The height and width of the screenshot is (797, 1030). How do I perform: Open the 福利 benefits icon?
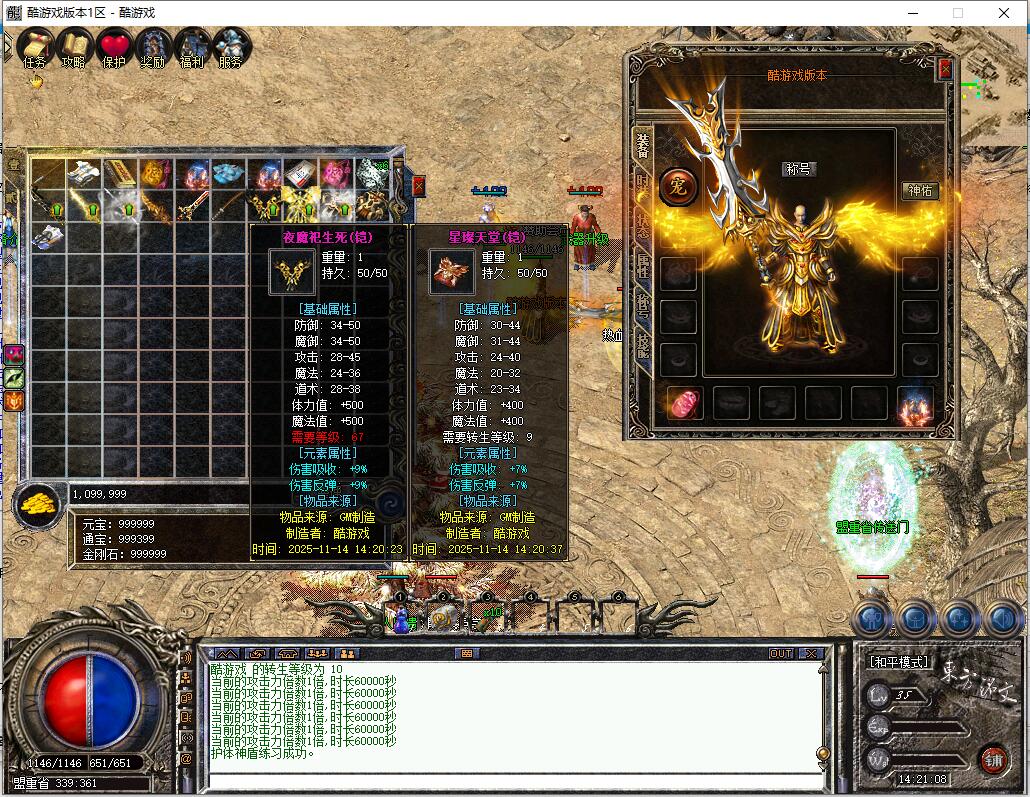pos(192,46)
